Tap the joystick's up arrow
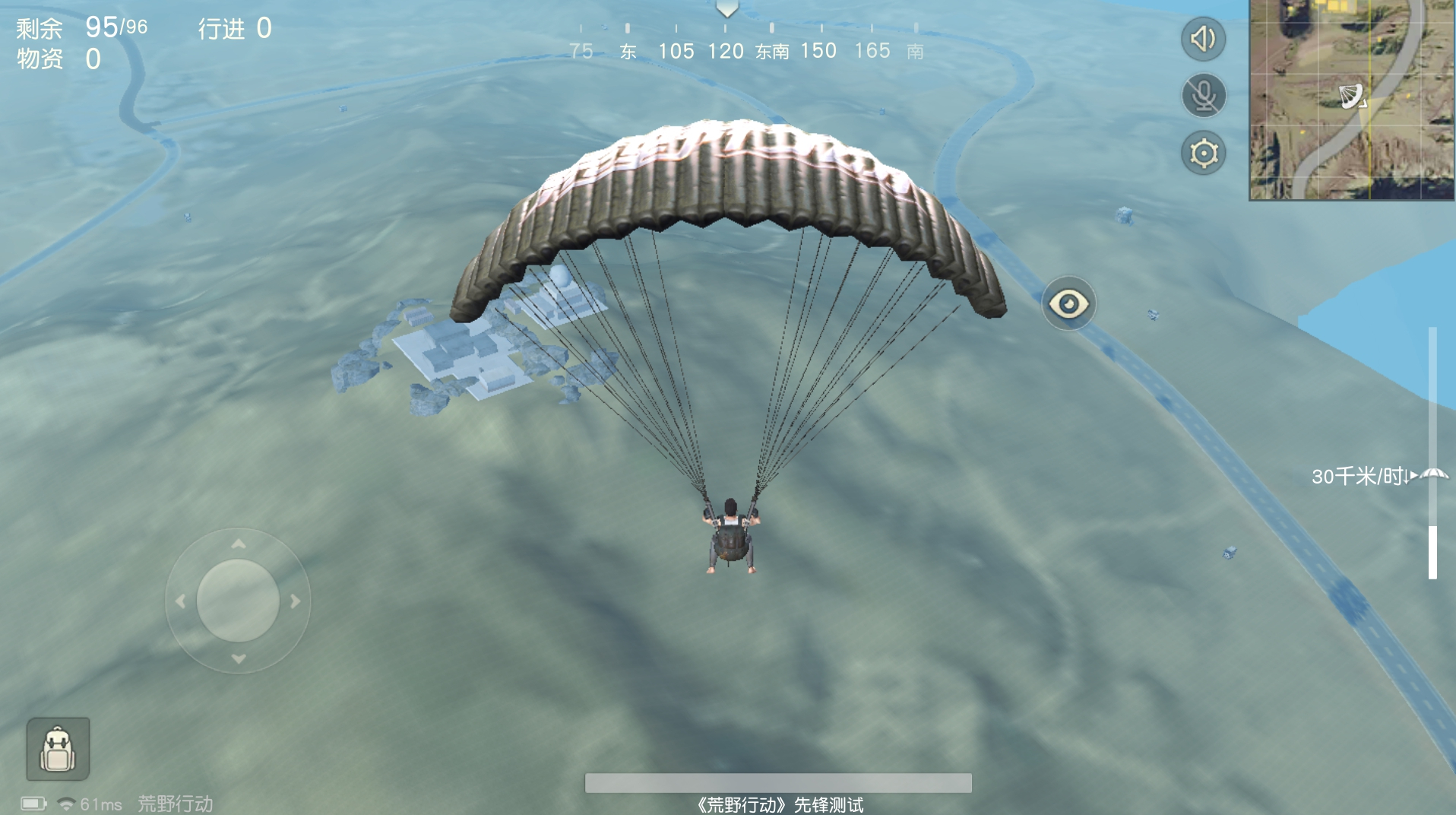The height and width of the screenshot is (815, 1456). pyautogui.click(x=239, y=544)
